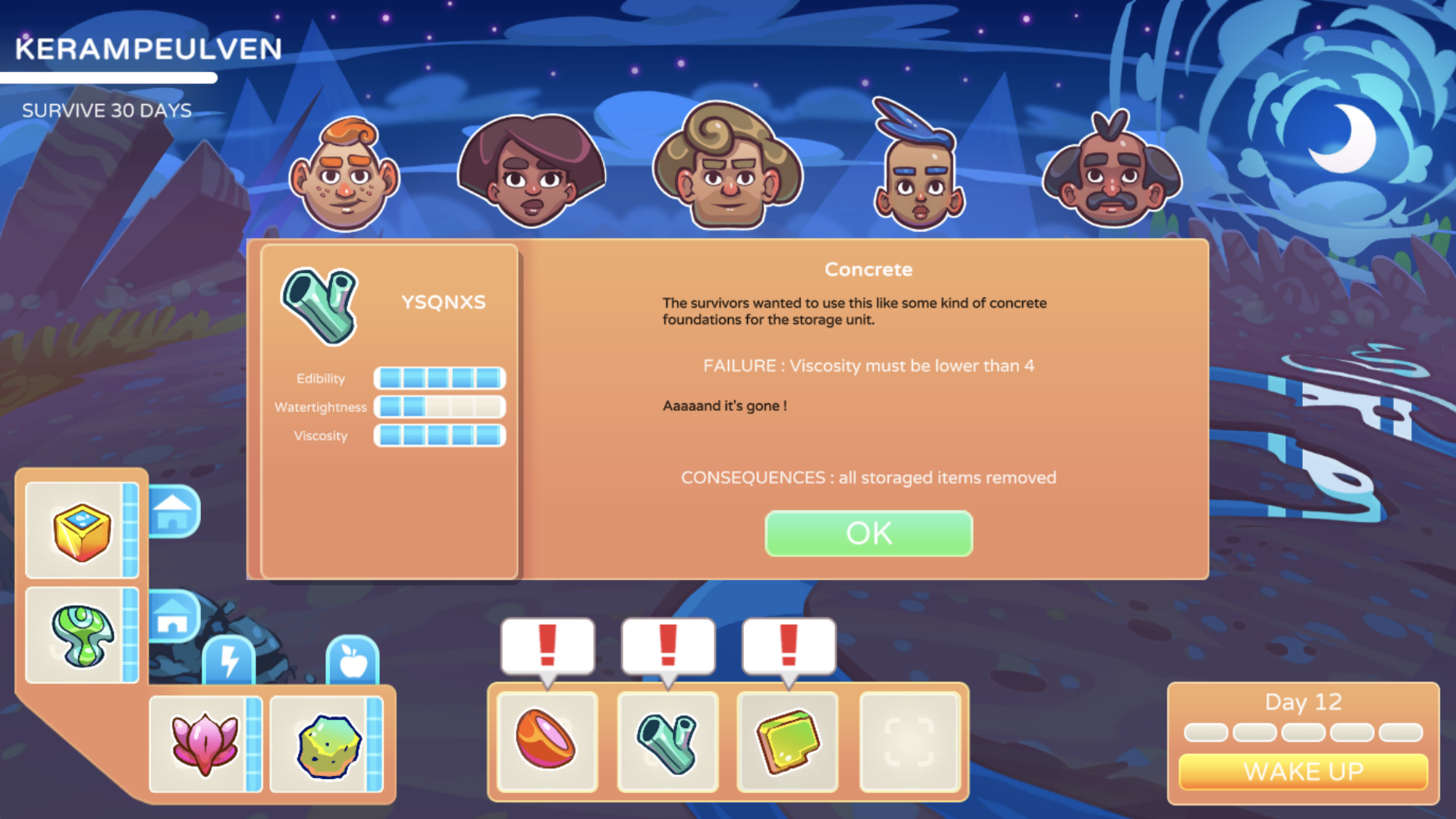
Task: Confirm the Concrete failure with OK
Action: click(x=868, y=533)
